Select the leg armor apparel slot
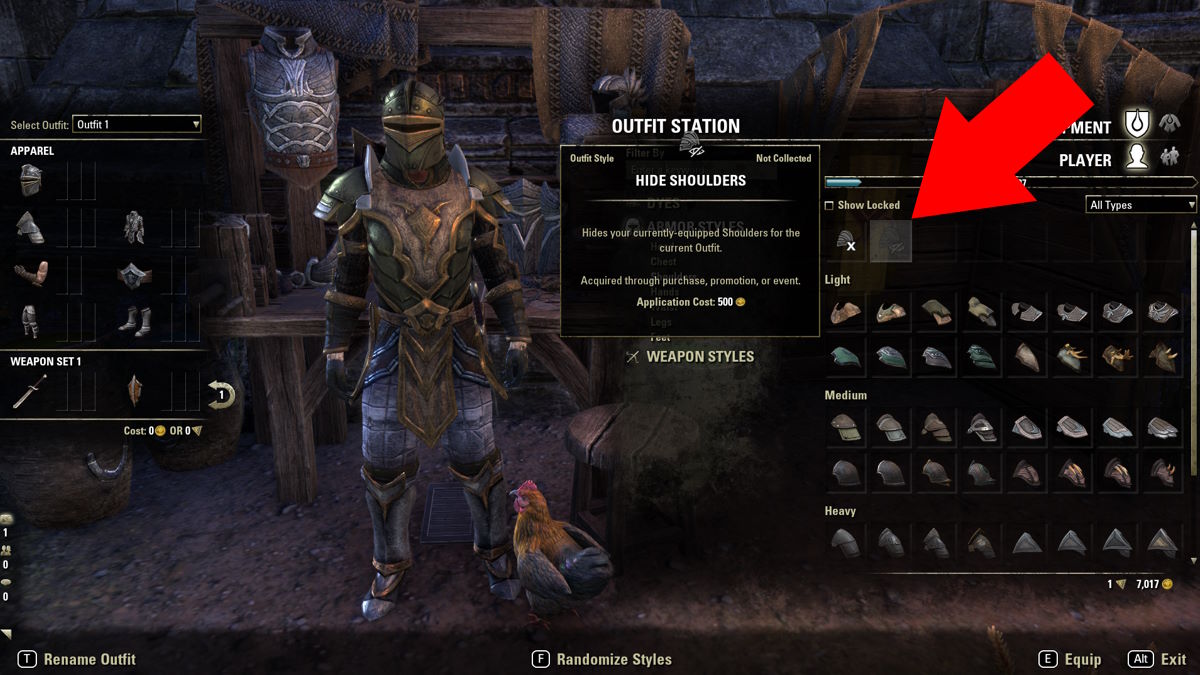Image resolution: width=1200 pixels, height=675 pixels. pyautogui.click(x=30, y=320)
